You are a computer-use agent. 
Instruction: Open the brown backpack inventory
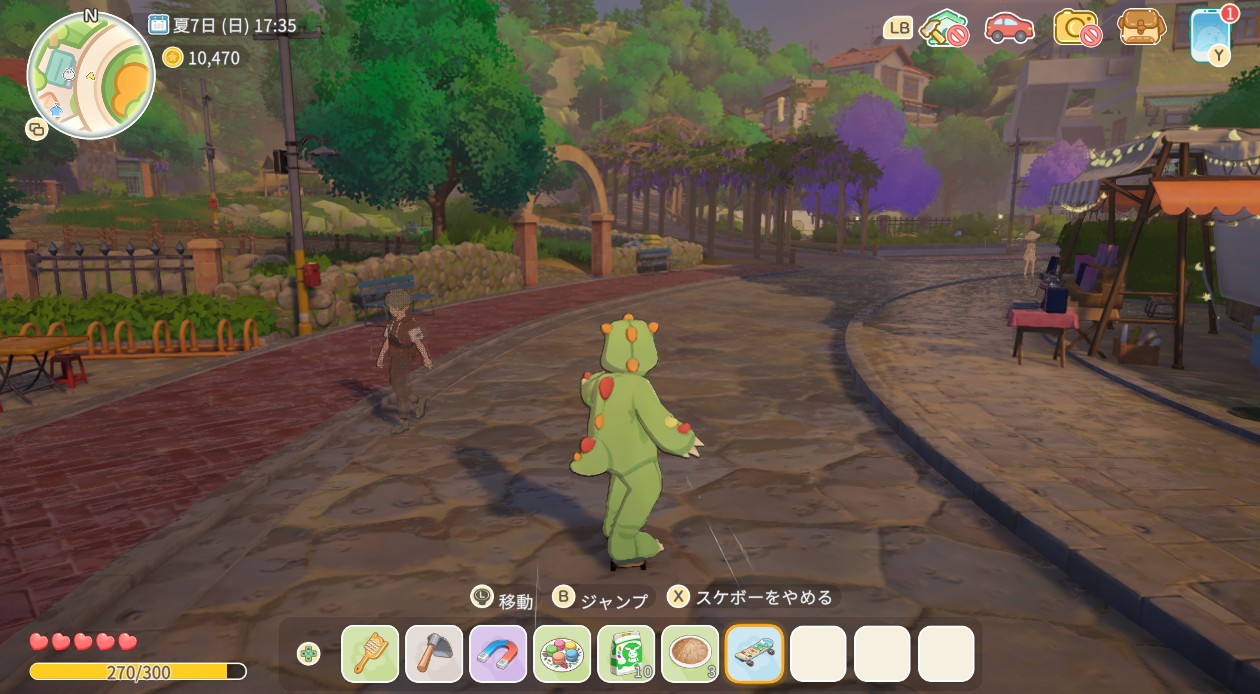[x=1142, y=27]
